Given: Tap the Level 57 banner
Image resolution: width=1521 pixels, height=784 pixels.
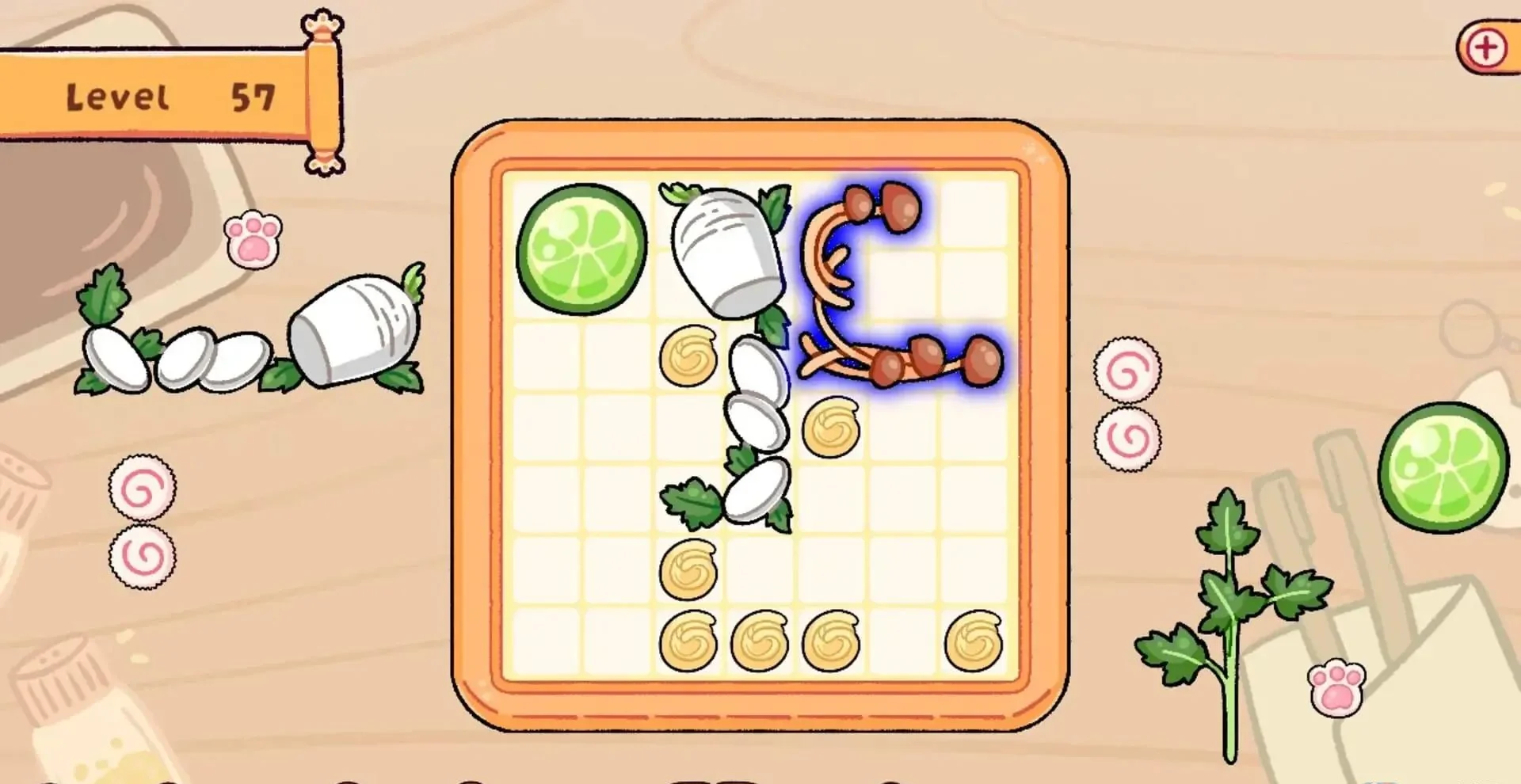Looking at the screenshot, I should click(158, 95).
